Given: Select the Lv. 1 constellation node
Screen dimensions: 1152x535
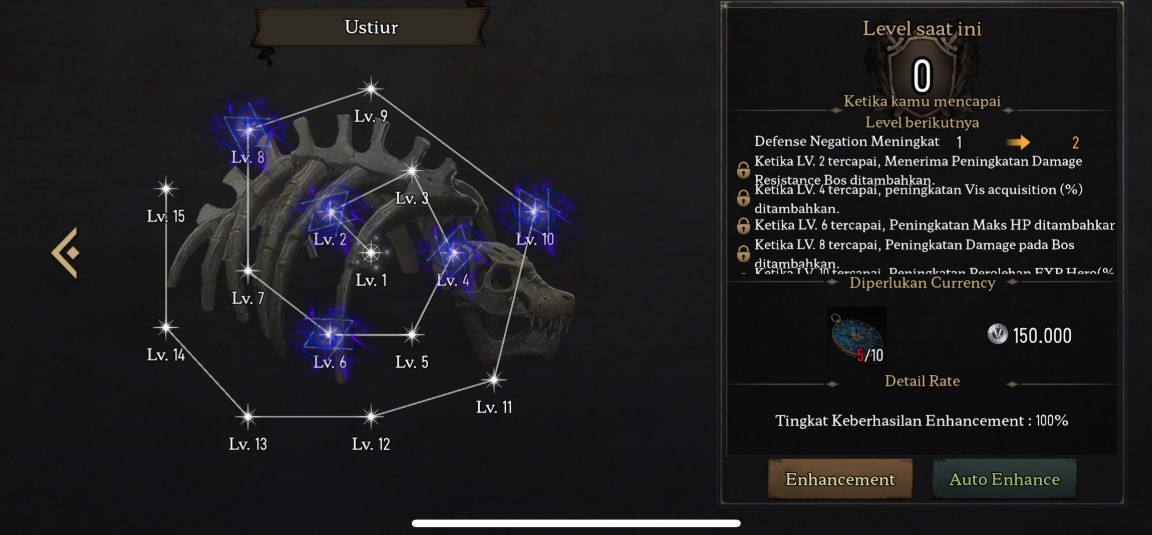Looking at the screenshot, I should pos(371,253).
